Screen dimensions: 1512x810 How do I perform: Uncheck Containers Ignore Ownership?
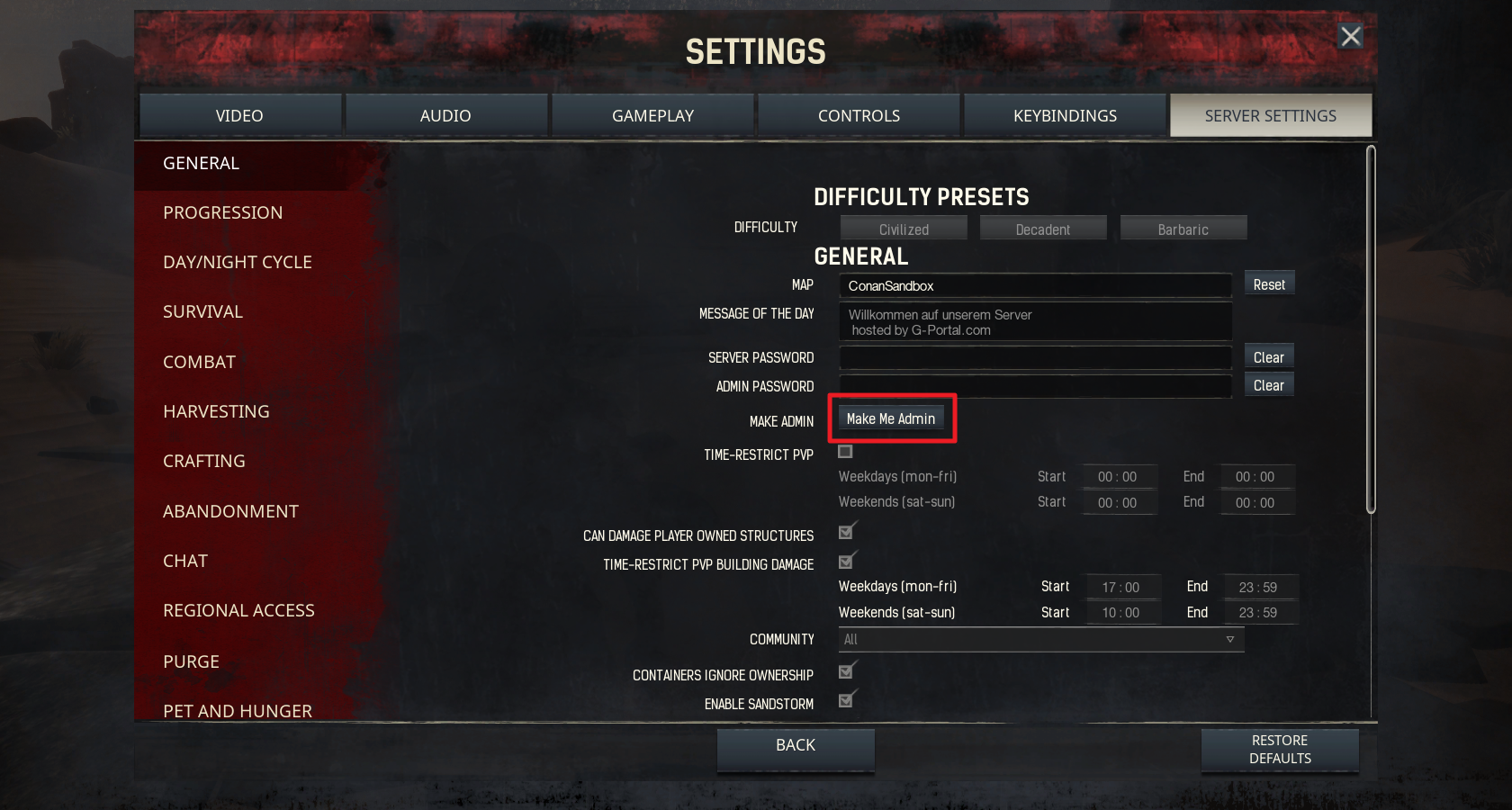click(x=845, y=670)
